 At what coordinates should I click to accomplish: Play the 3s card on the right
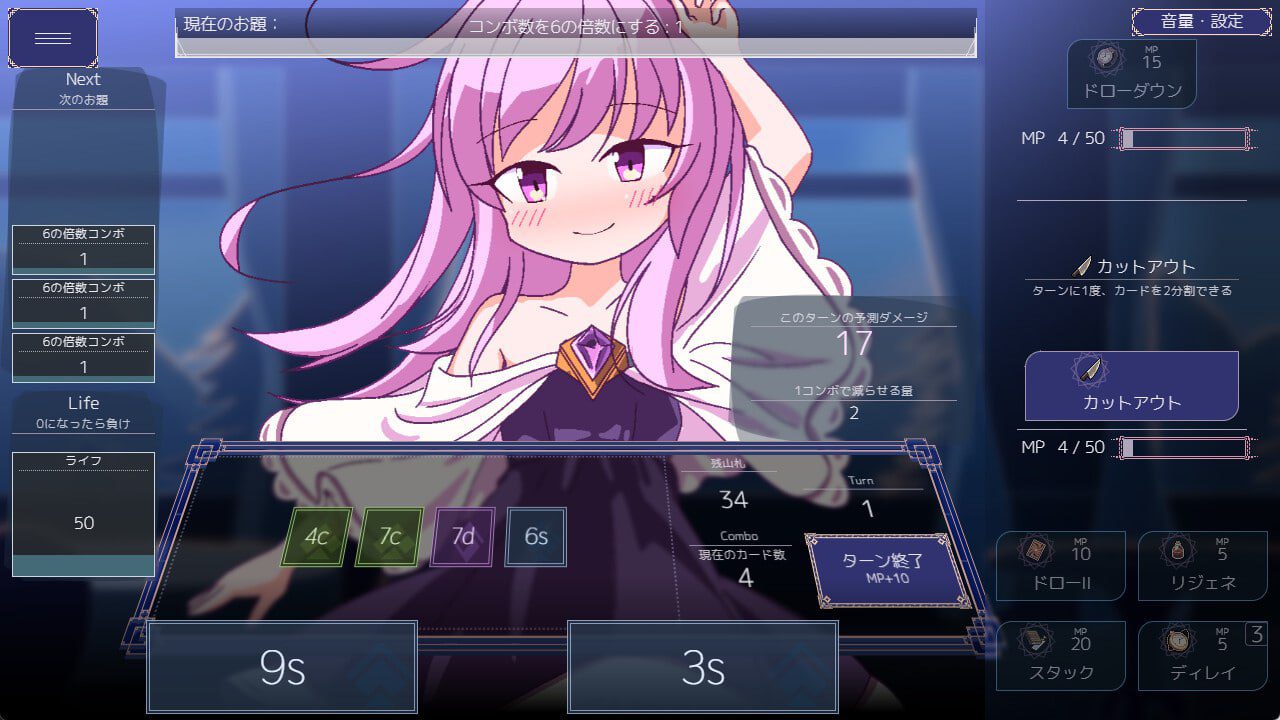[x=702, y=667]
